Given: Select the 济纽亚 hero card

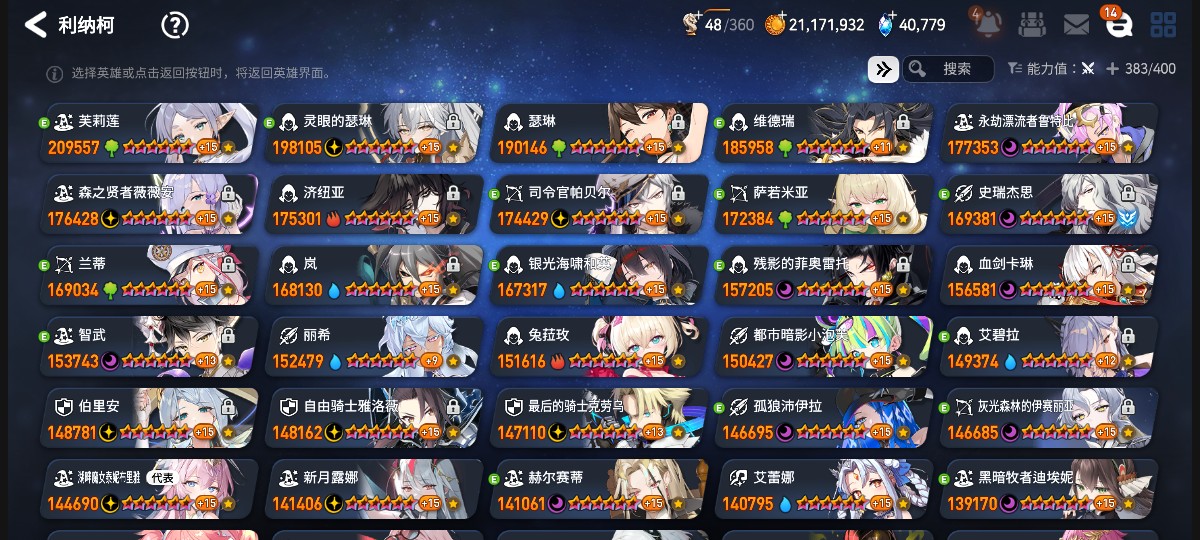Looking at the screenshot, I should (x=375, y=205).
